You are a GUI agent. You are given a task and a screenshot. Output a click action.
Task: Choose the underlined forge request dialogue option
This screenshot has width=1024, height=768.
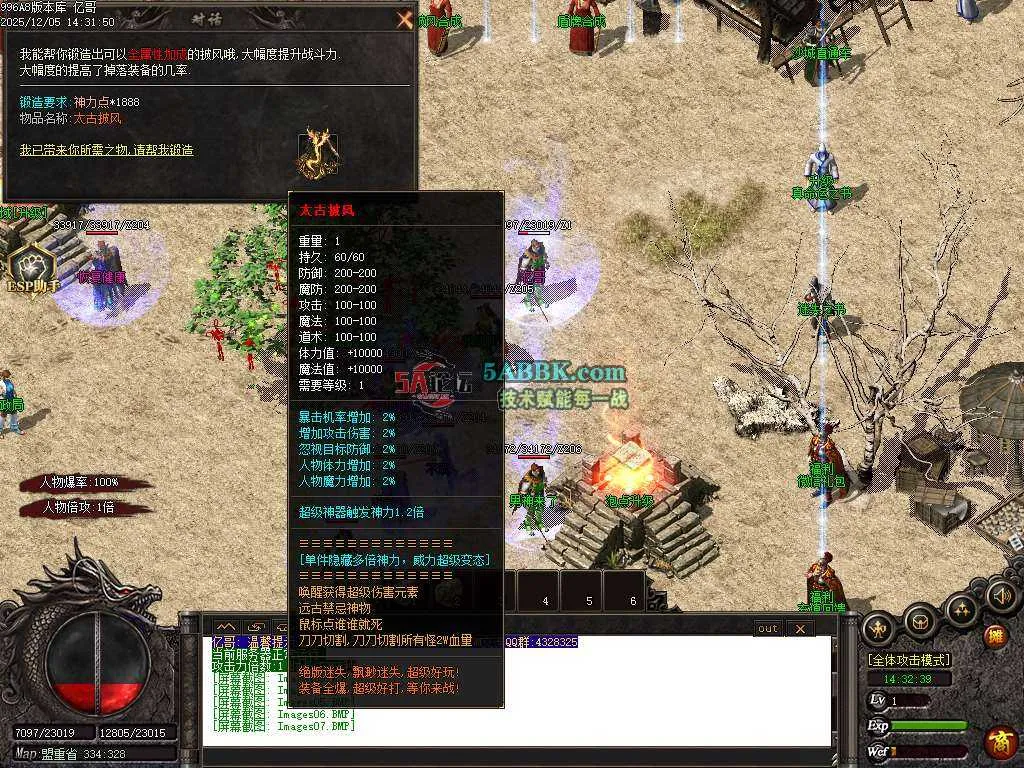pos(106,150)
